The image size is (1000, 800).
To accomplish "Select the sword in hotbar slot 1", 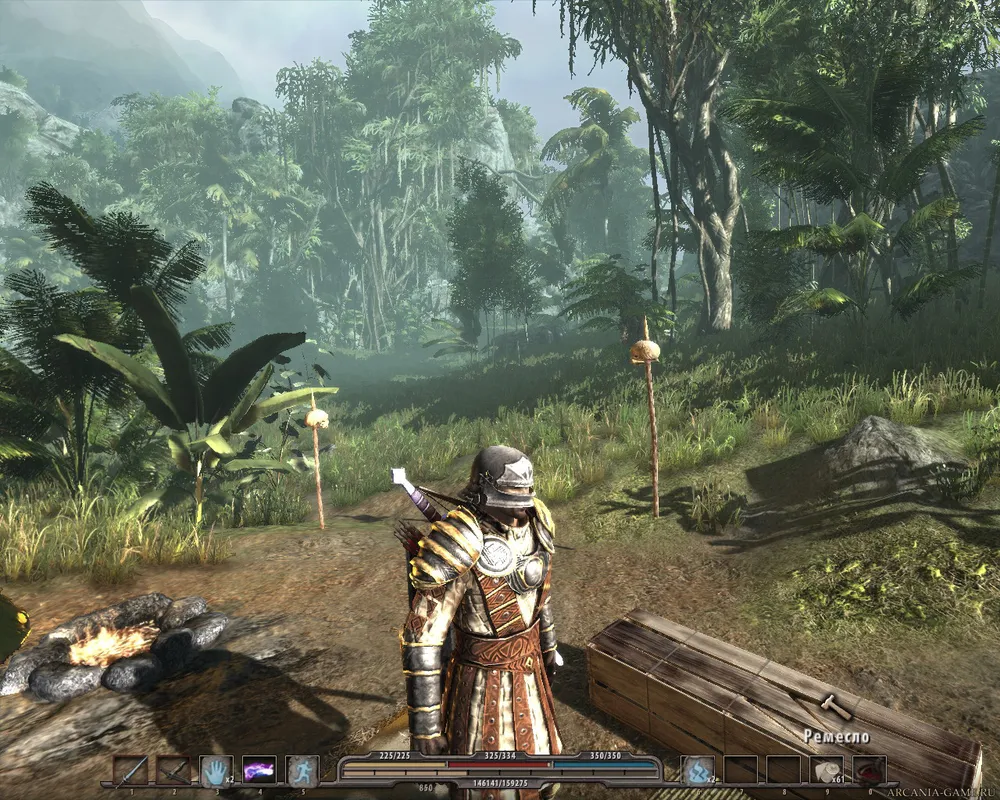I will coord(130,770).
